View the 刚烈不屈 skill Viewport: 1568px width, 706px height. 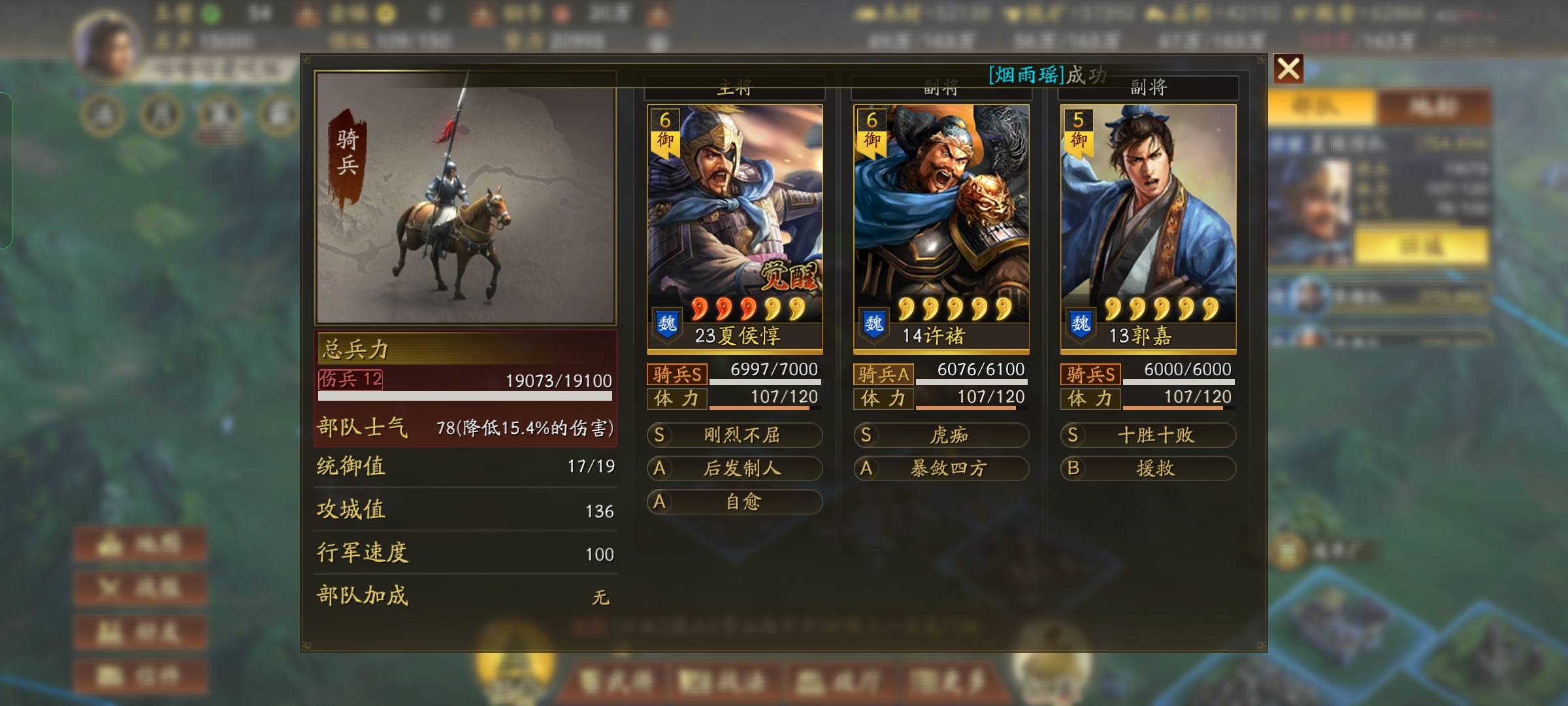click(734, 435)
